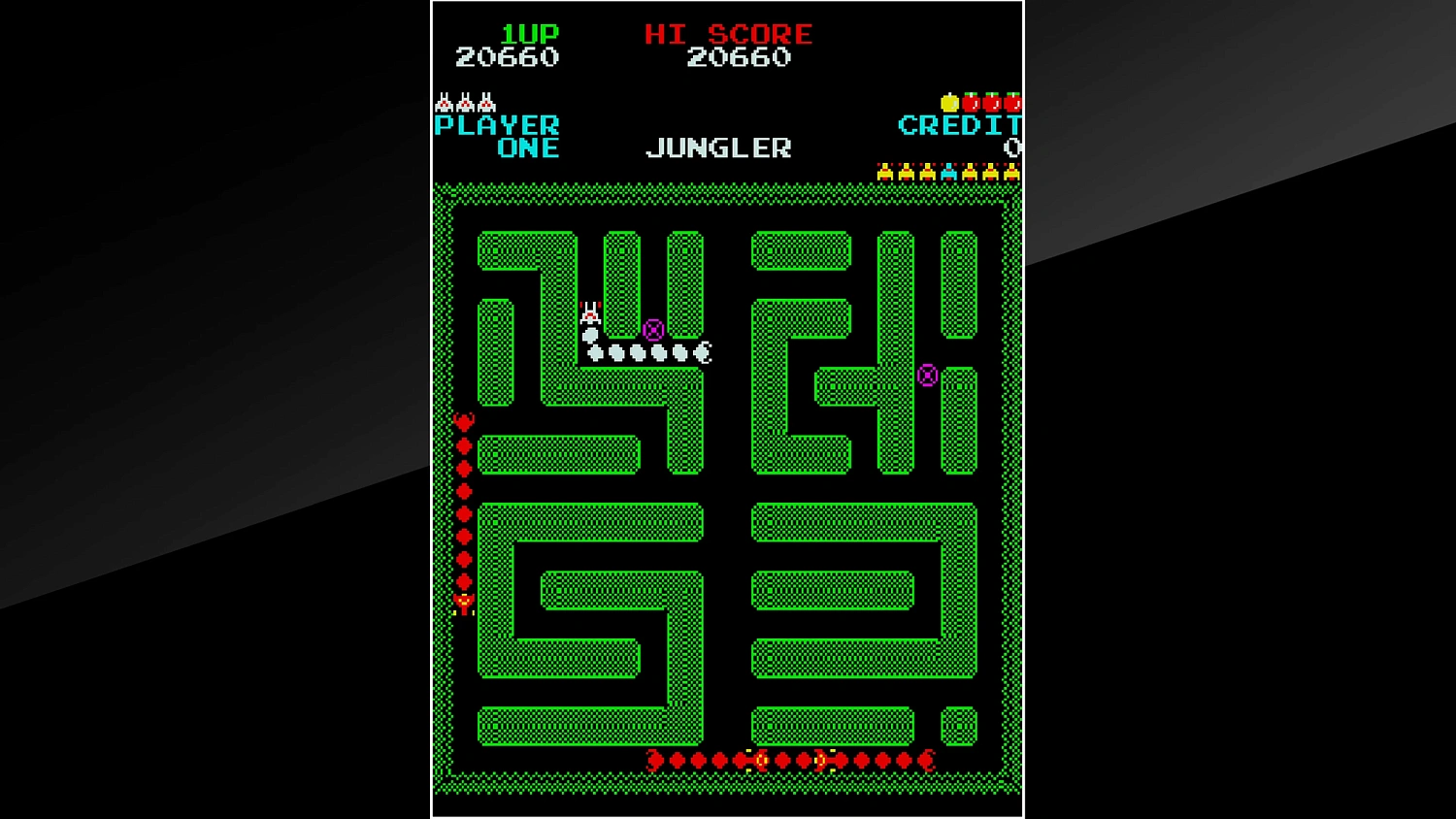Click the green 1UP label

[530, 33]
